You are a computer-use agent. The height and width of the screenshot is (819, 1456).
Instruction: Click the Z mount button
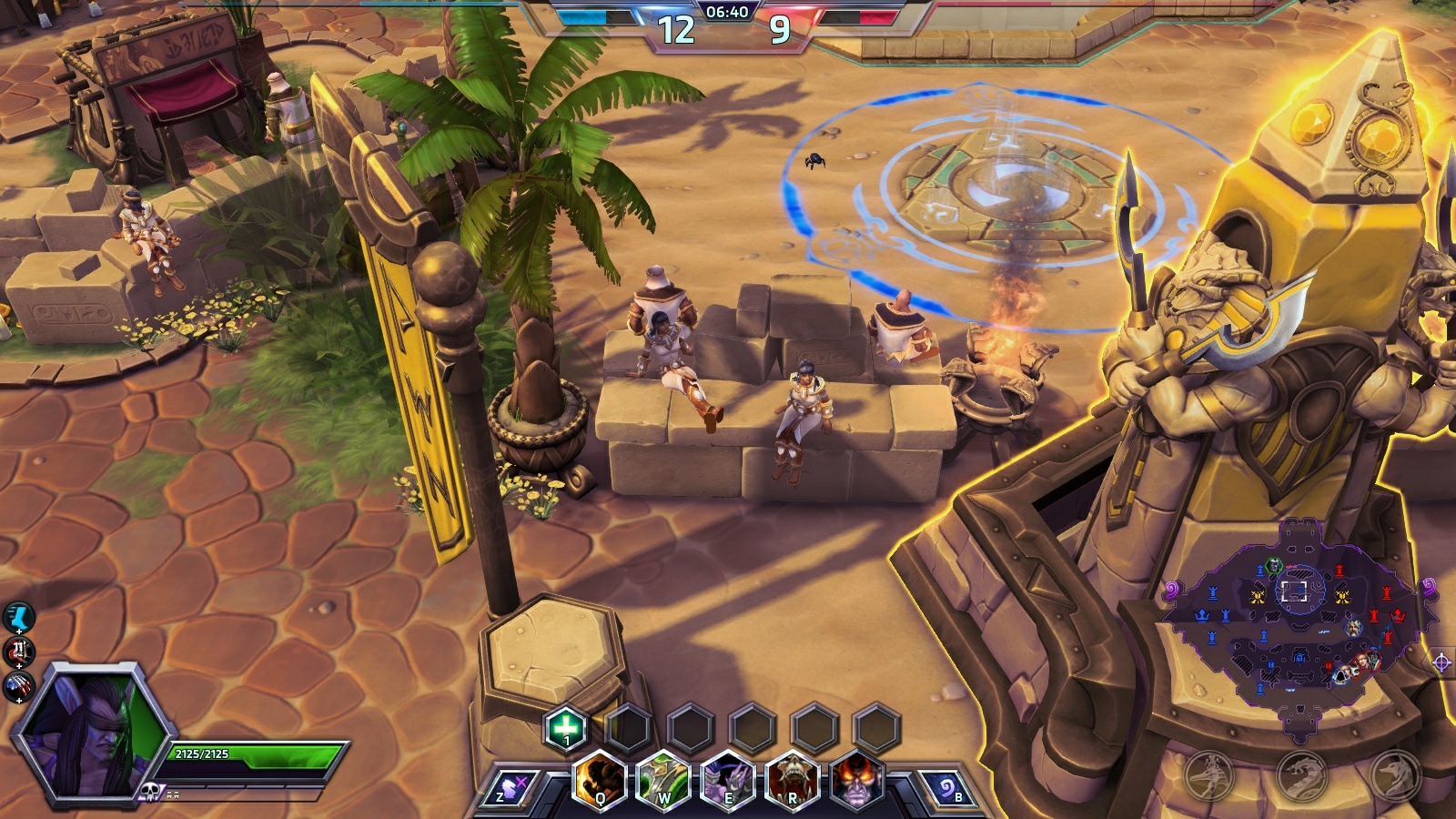point(510,789)
